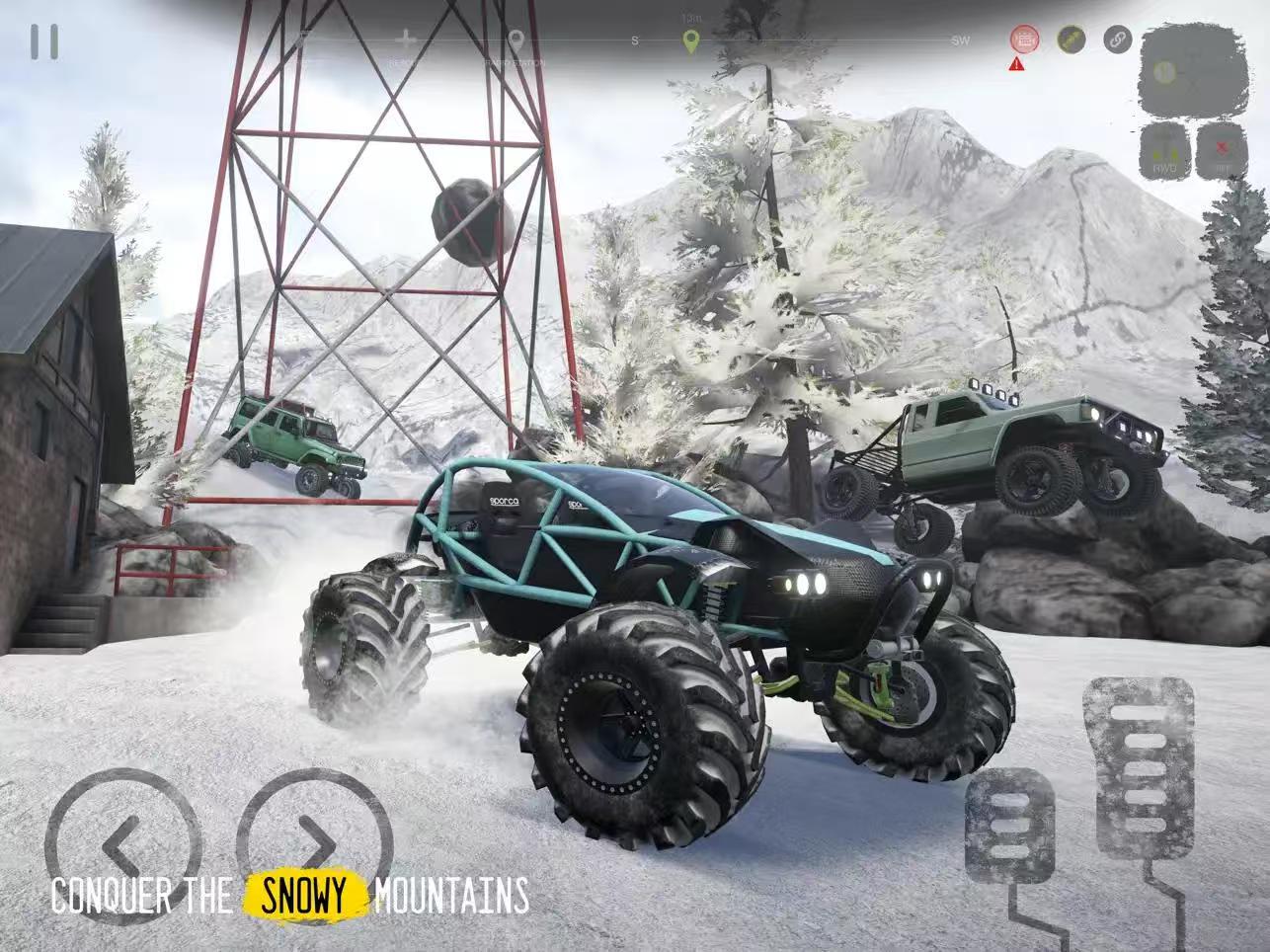Click the chain link icon button

pos(1117,40)
